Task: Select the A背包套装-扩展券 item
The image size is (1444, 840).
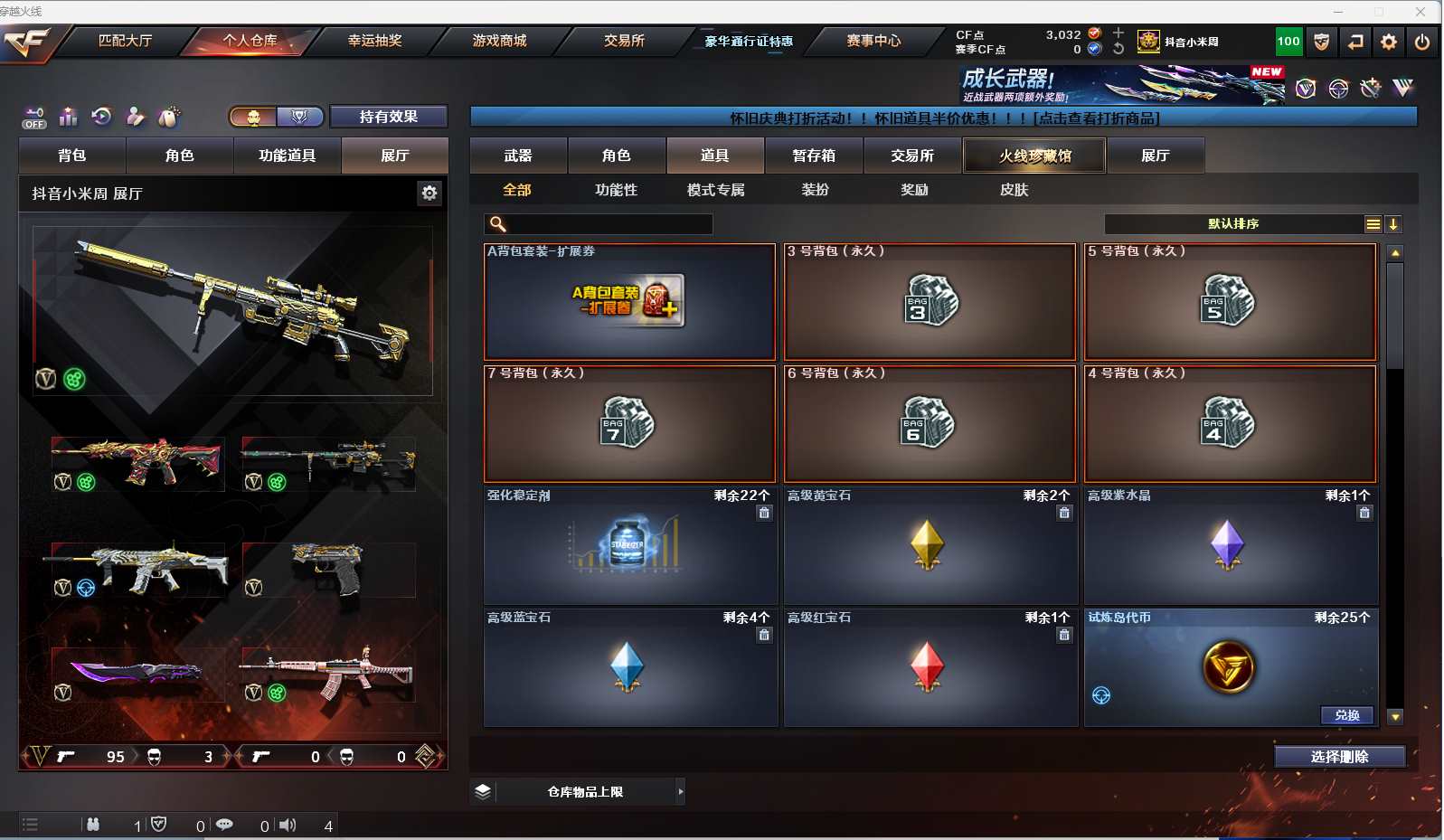Action: [x=629, y=301]
